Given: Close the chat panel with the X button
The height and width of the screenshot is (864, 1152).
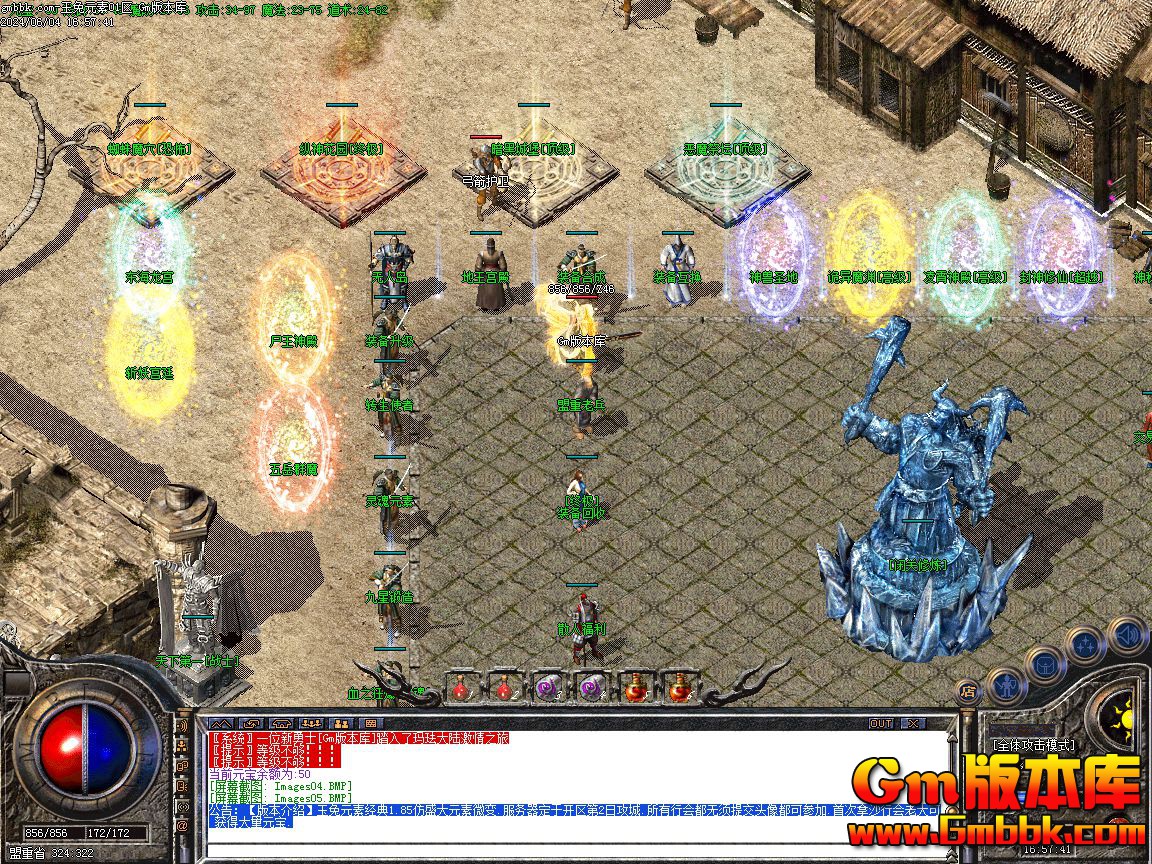Looking at the screenshot, I should click(x=912, y=723).
